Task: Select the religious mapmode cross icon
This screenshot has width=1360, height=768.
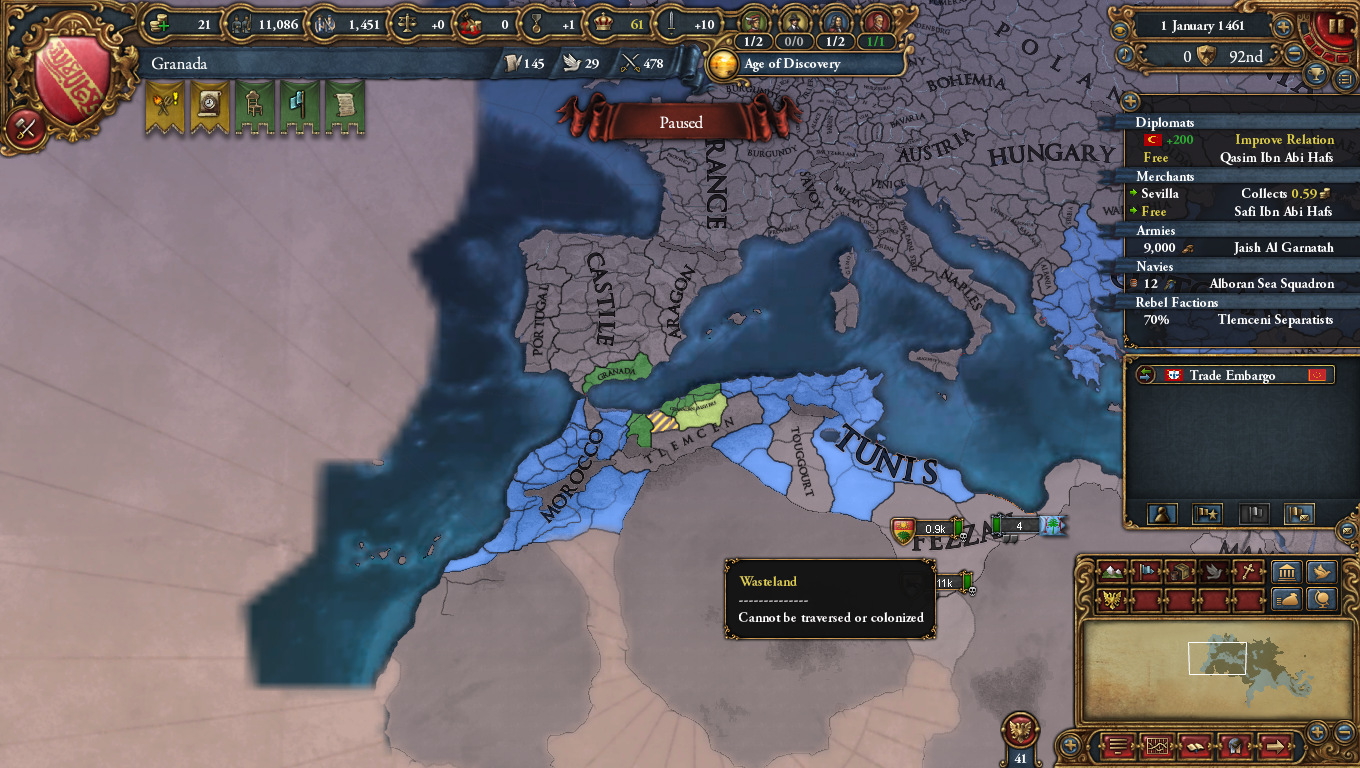Action: 1249,572
